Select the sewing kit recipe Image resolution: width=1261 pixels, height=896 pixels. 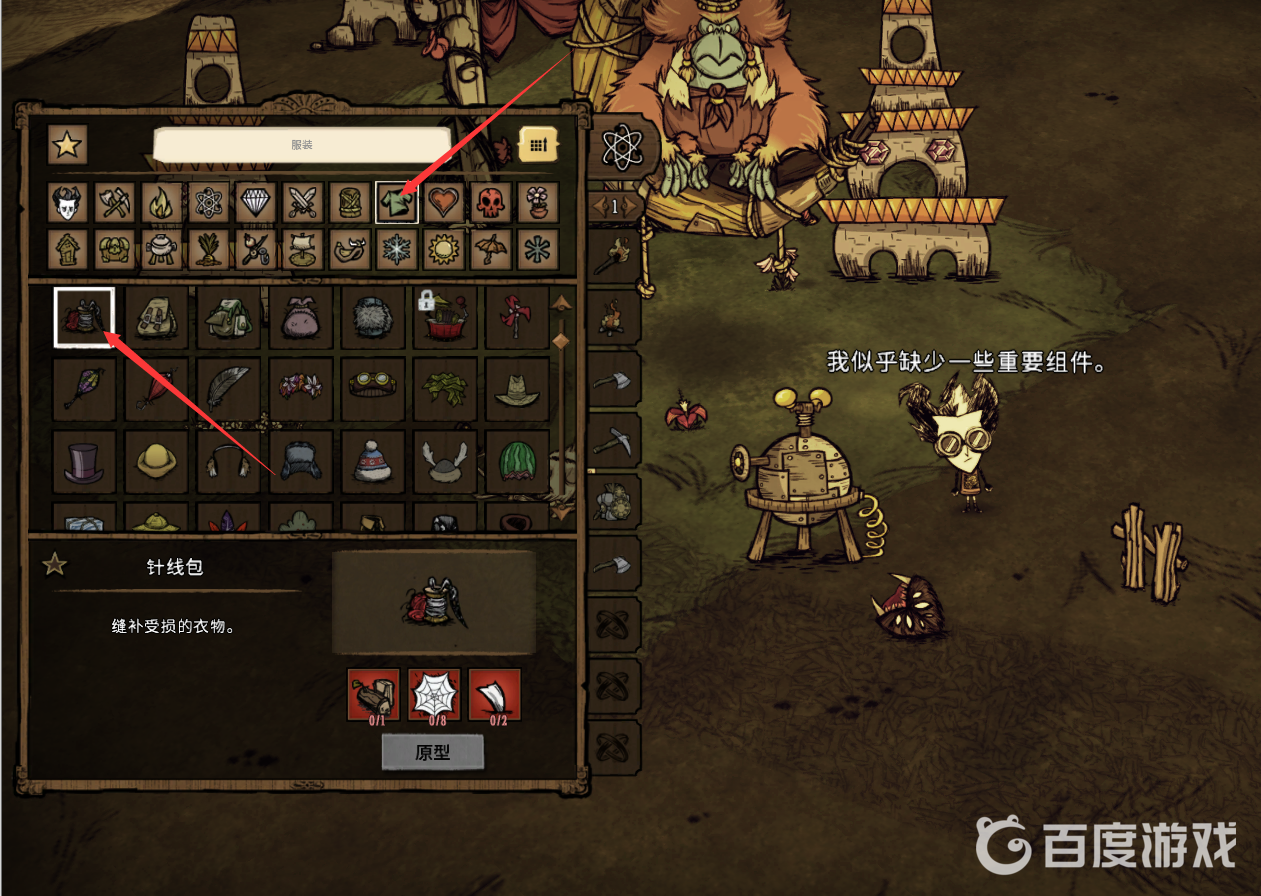(x=84, y=317)
